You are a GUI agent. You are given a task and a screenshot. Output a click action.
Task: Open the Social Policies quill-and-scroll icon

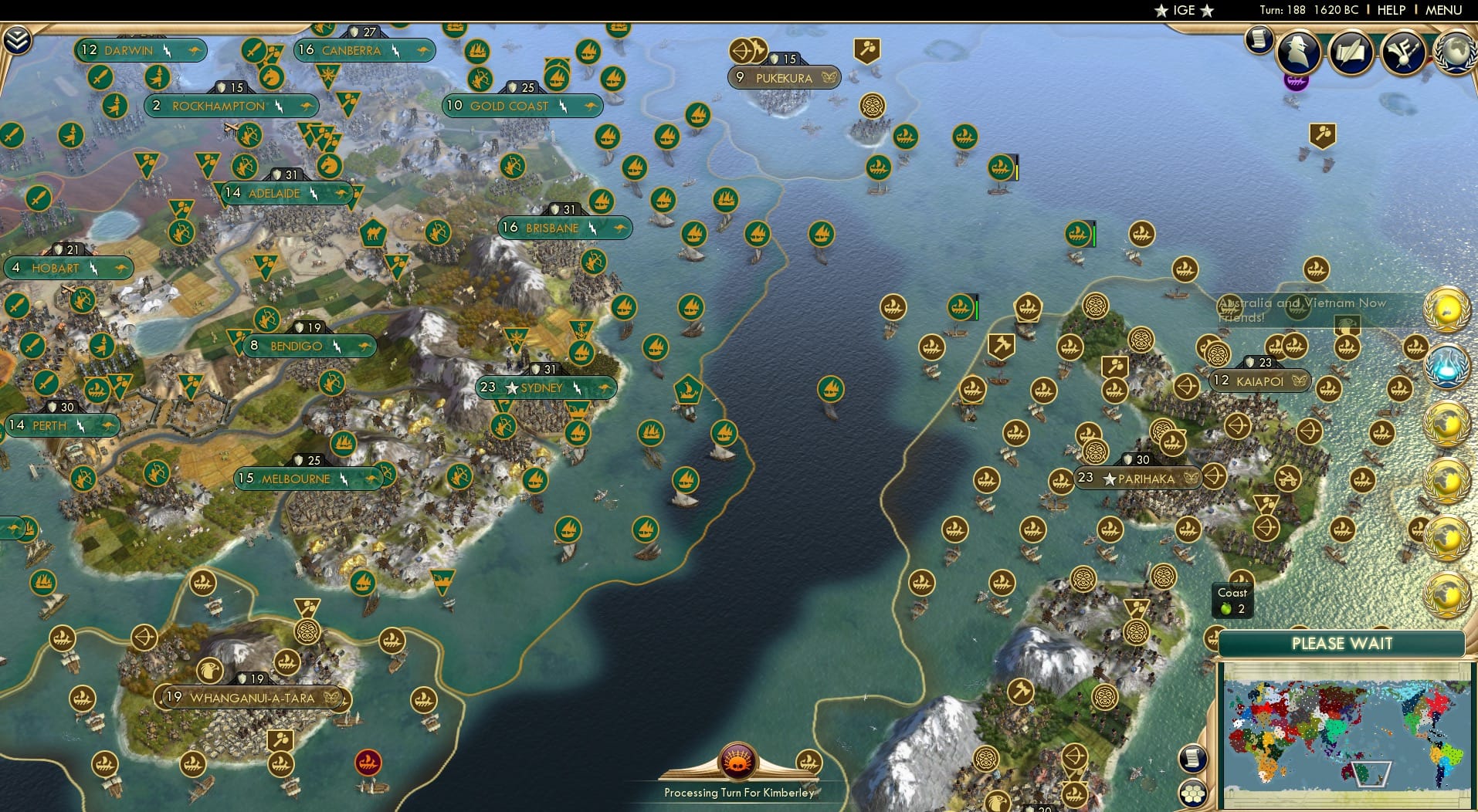coord(1350,52)
